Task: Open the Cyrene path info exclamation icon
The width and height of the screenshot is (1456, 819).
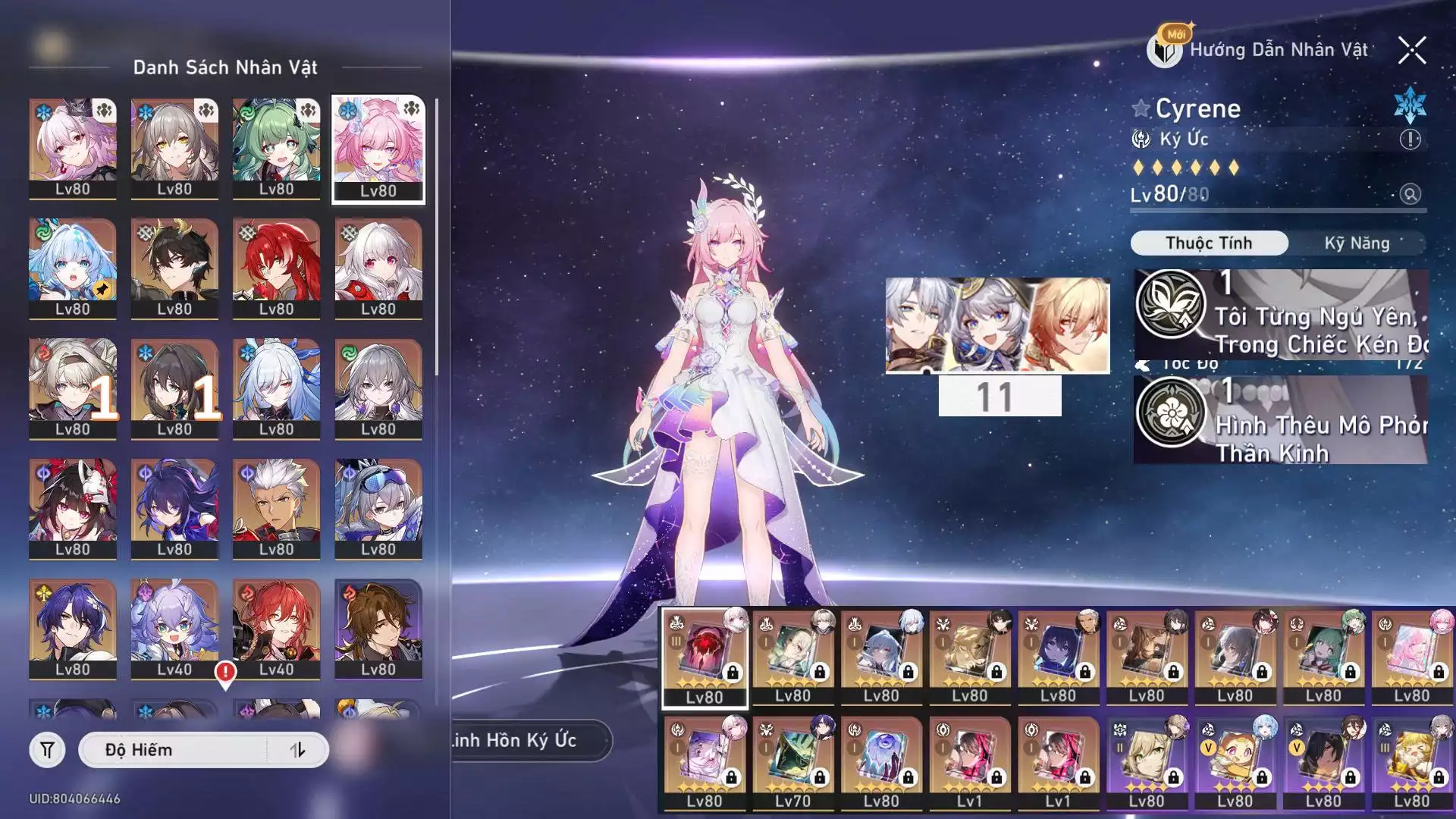Action: pyautogui.click(x=1410, y=140)
